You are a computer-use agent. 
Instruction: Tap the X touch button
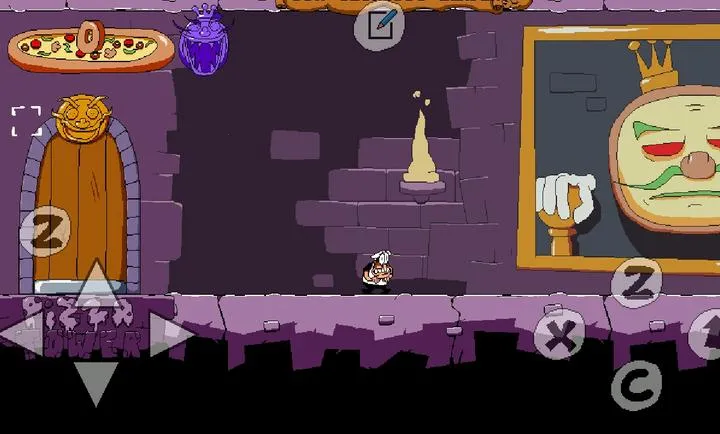560,336
